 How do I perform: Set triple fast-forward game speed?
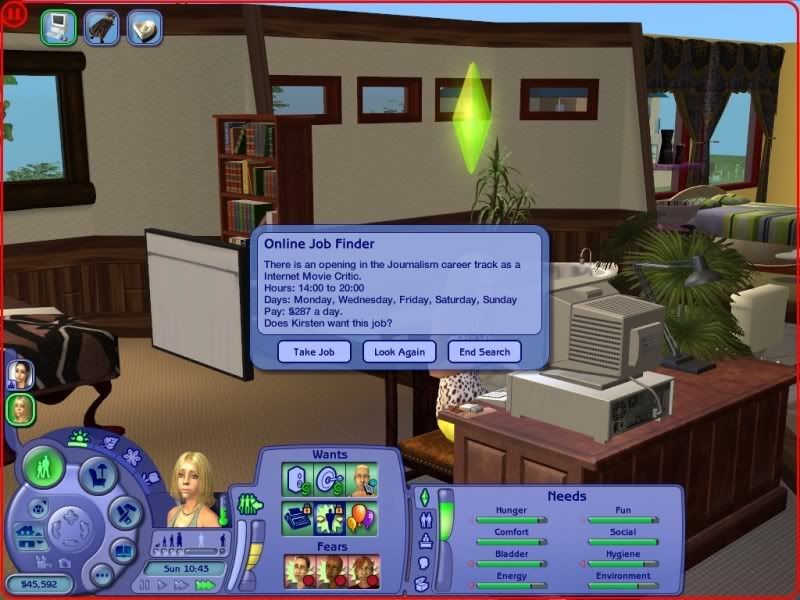[205, 585]
